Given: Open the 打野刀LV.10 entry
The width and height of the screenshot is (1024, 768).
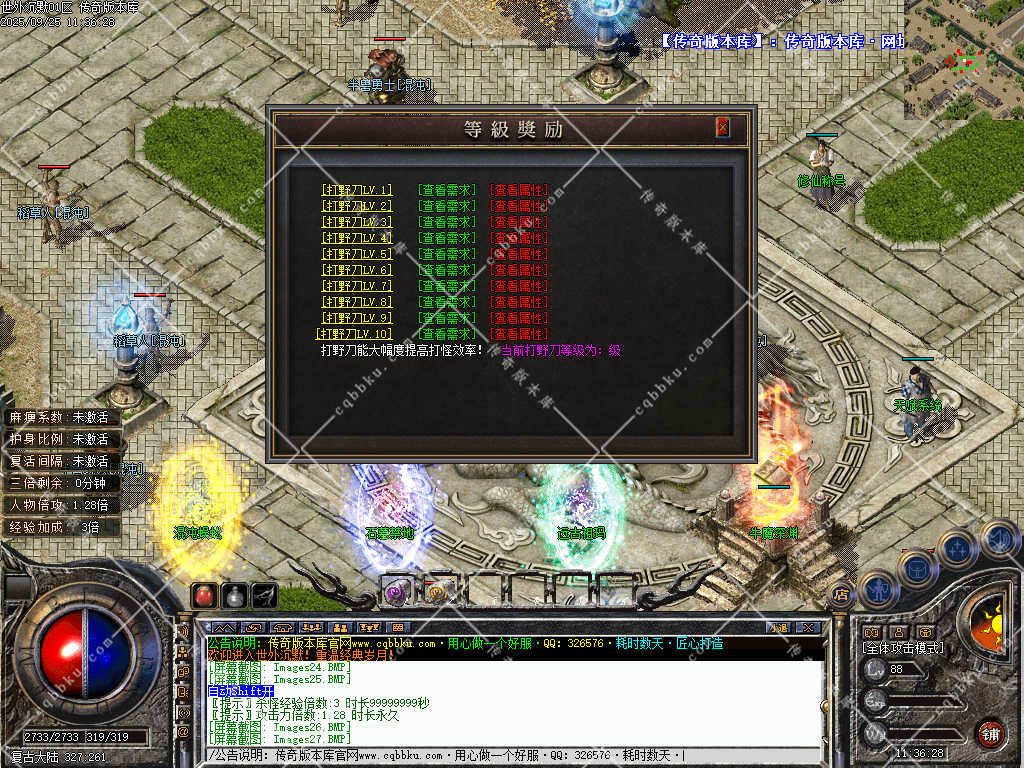Looking at the screenshot, I should point(355,334).
